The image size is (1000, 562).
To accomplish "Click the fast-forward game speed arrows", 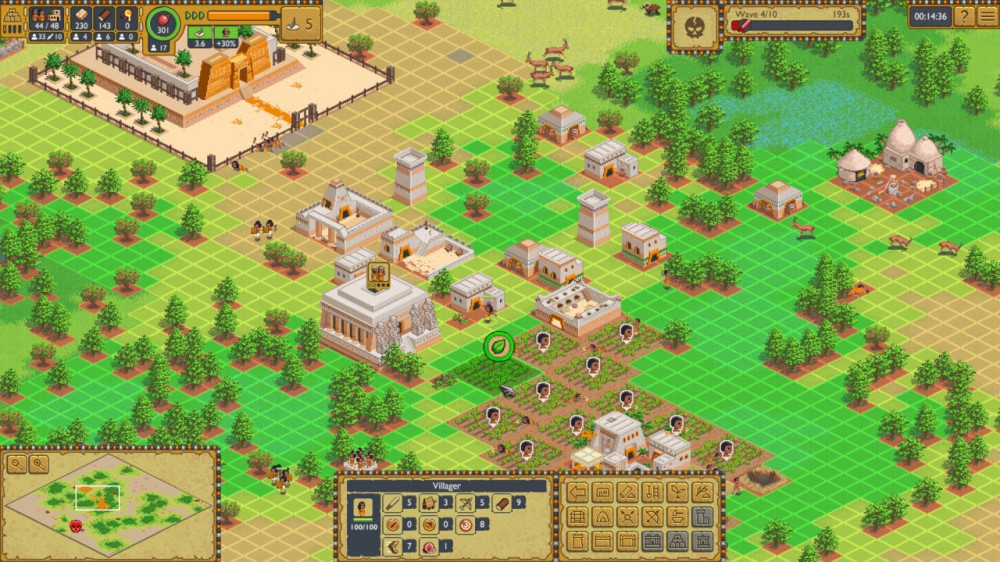I will (195, 16).
